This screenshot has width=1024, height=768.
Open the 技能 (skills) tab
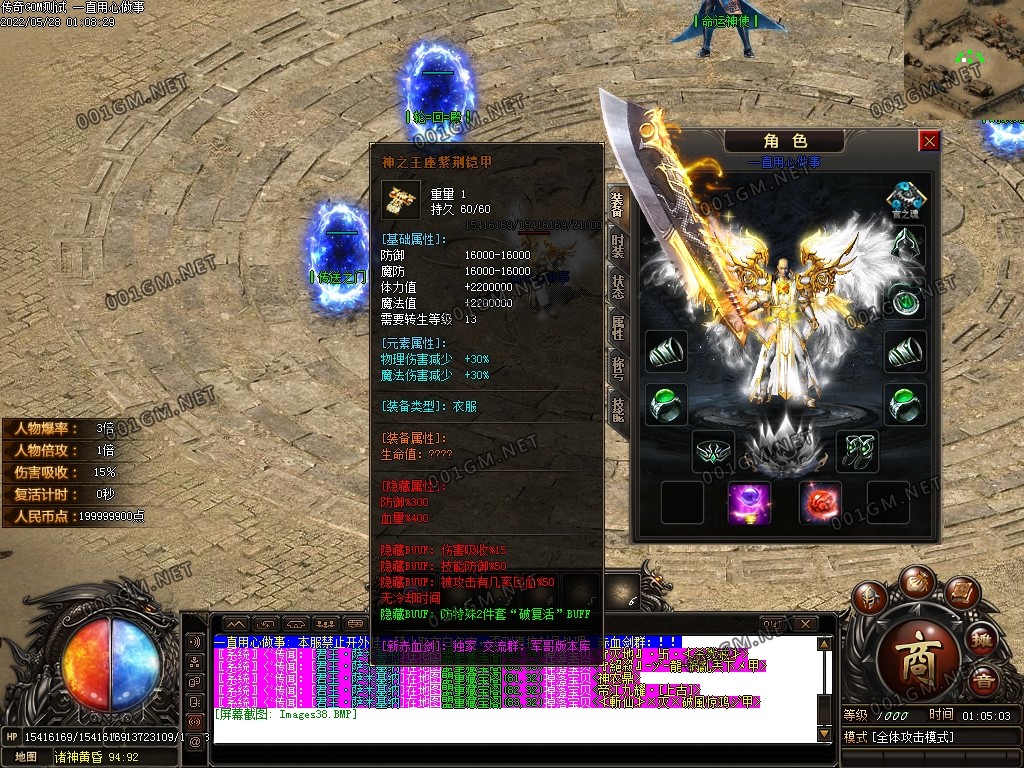(x=617, y=408)
